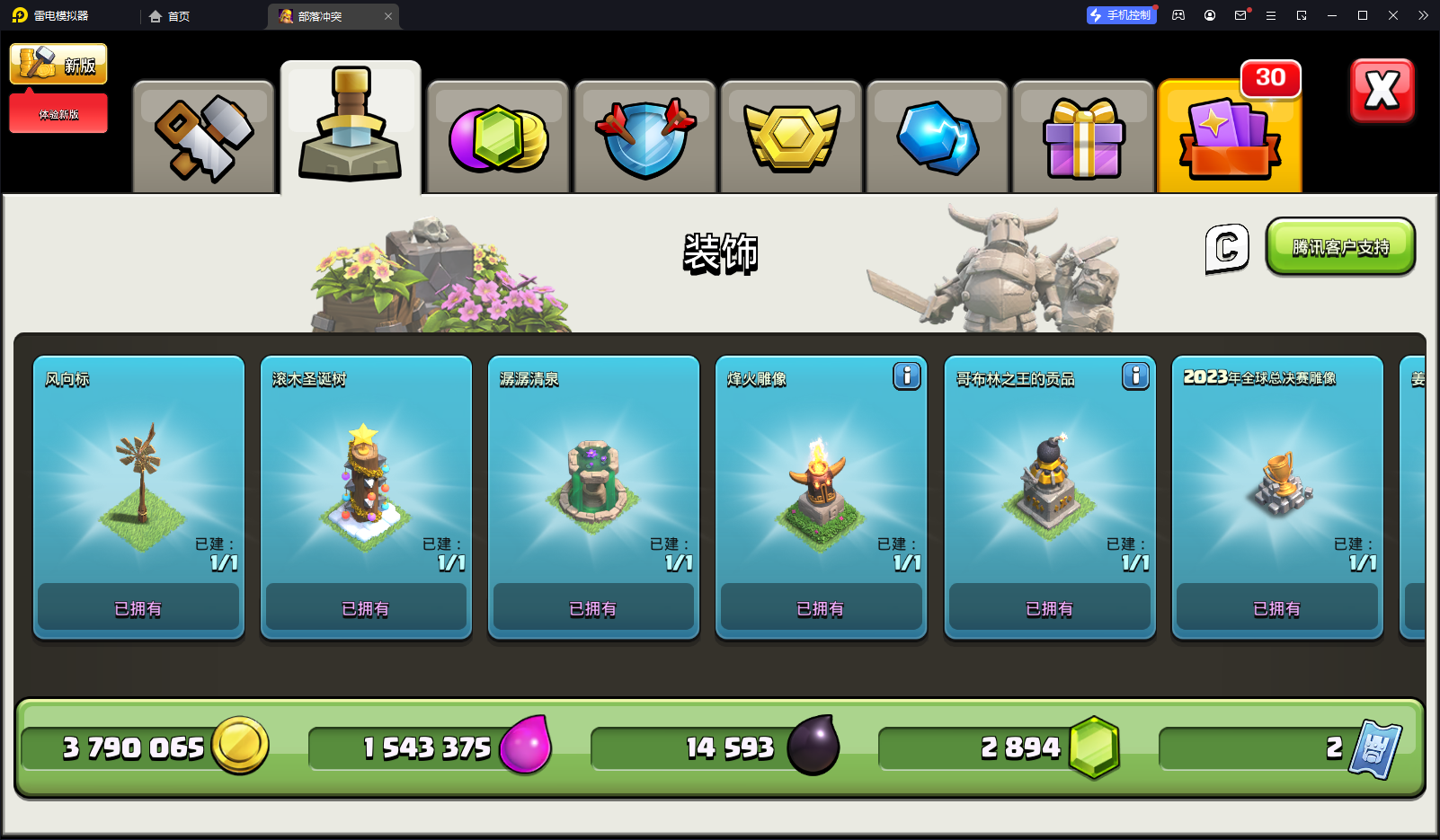The height and width of the screenshot is (840, 1440).
Task: Click the 腾讯客户支持 green button
Action: 1340,247
